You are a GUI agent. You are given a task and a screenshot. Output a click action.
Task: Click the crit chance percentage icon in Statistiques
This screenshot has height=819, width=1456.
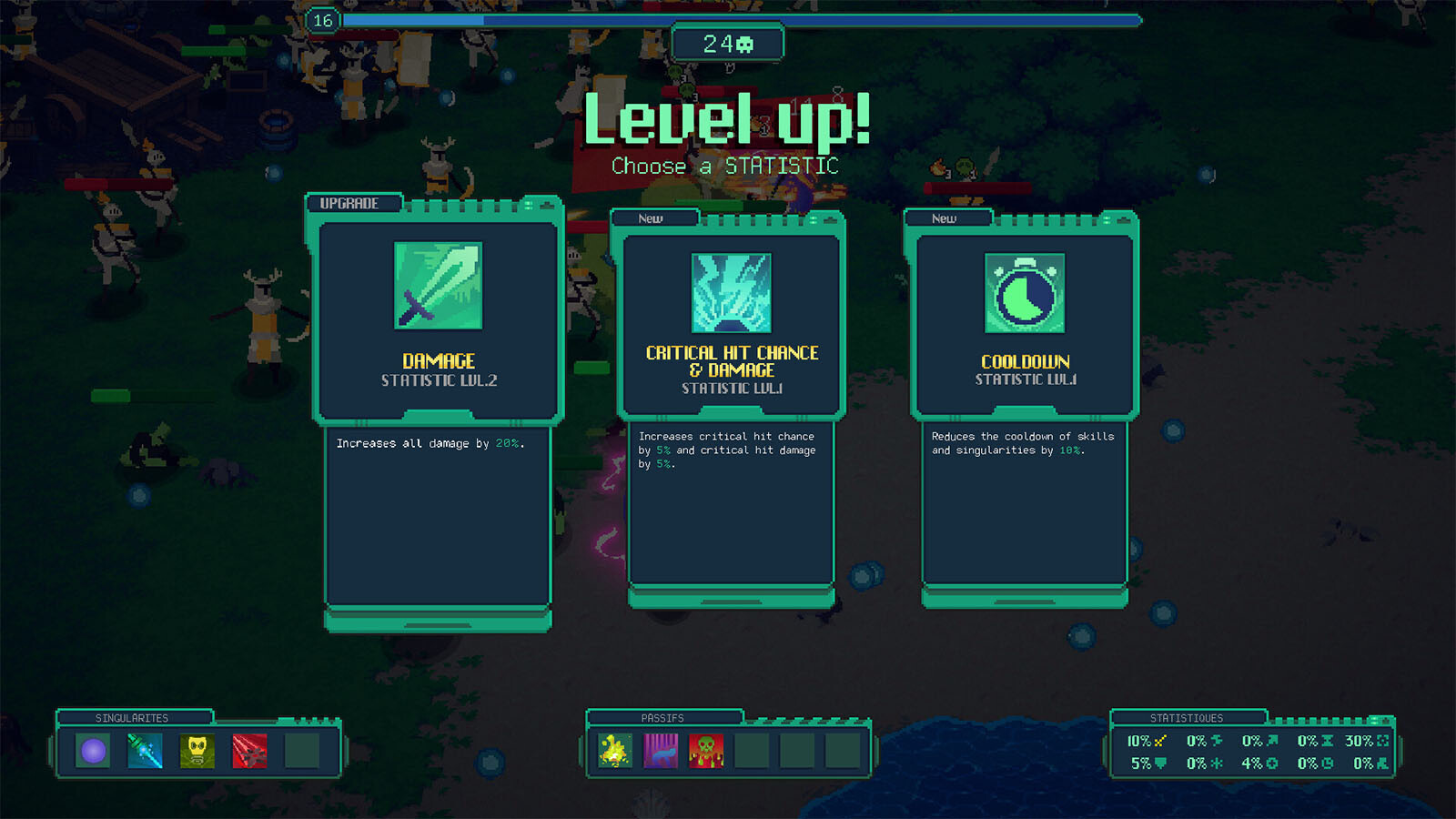point(1160,741)
